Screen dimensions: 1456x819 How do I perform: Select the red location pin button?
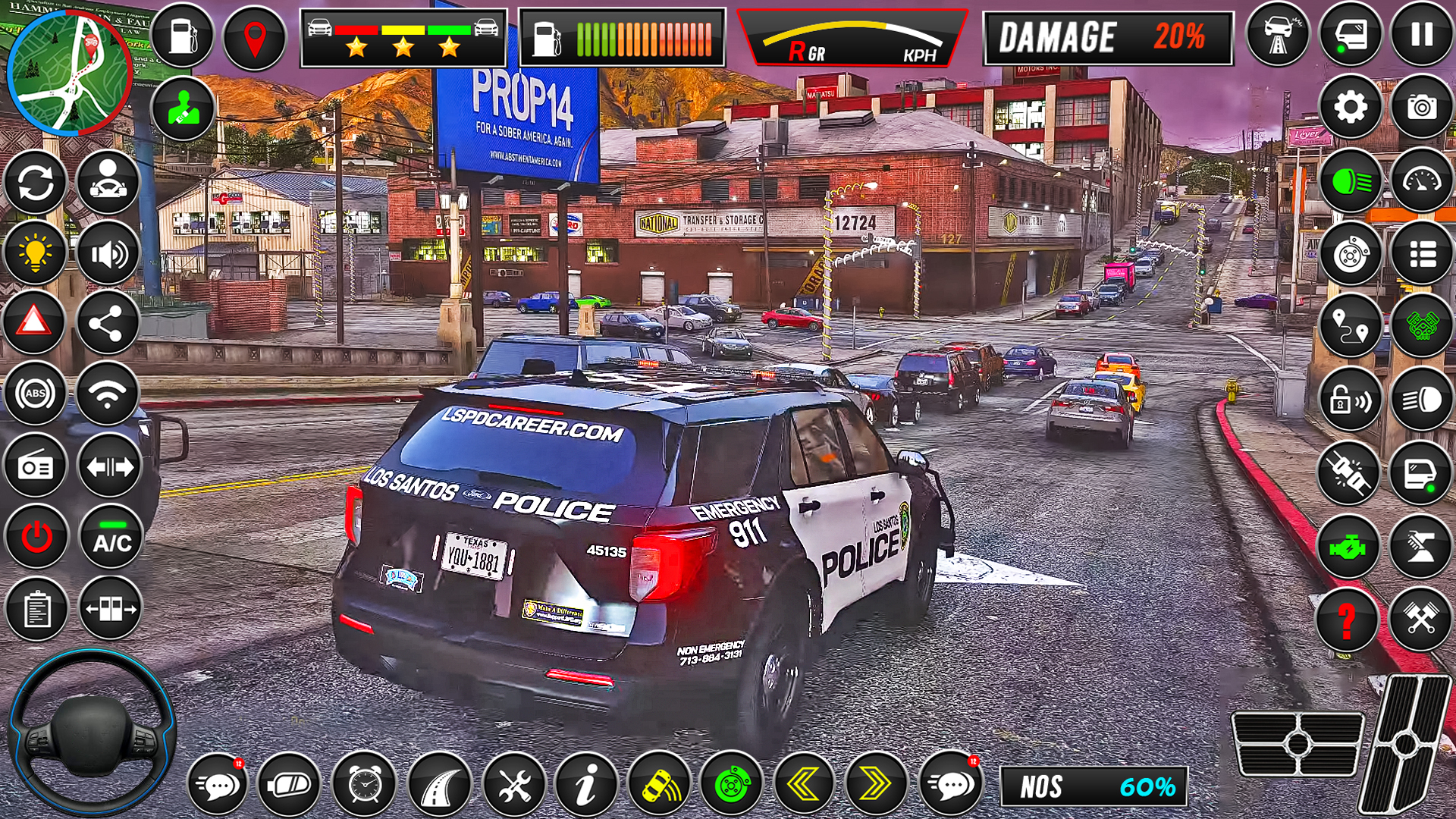click(x=255, y=36)
